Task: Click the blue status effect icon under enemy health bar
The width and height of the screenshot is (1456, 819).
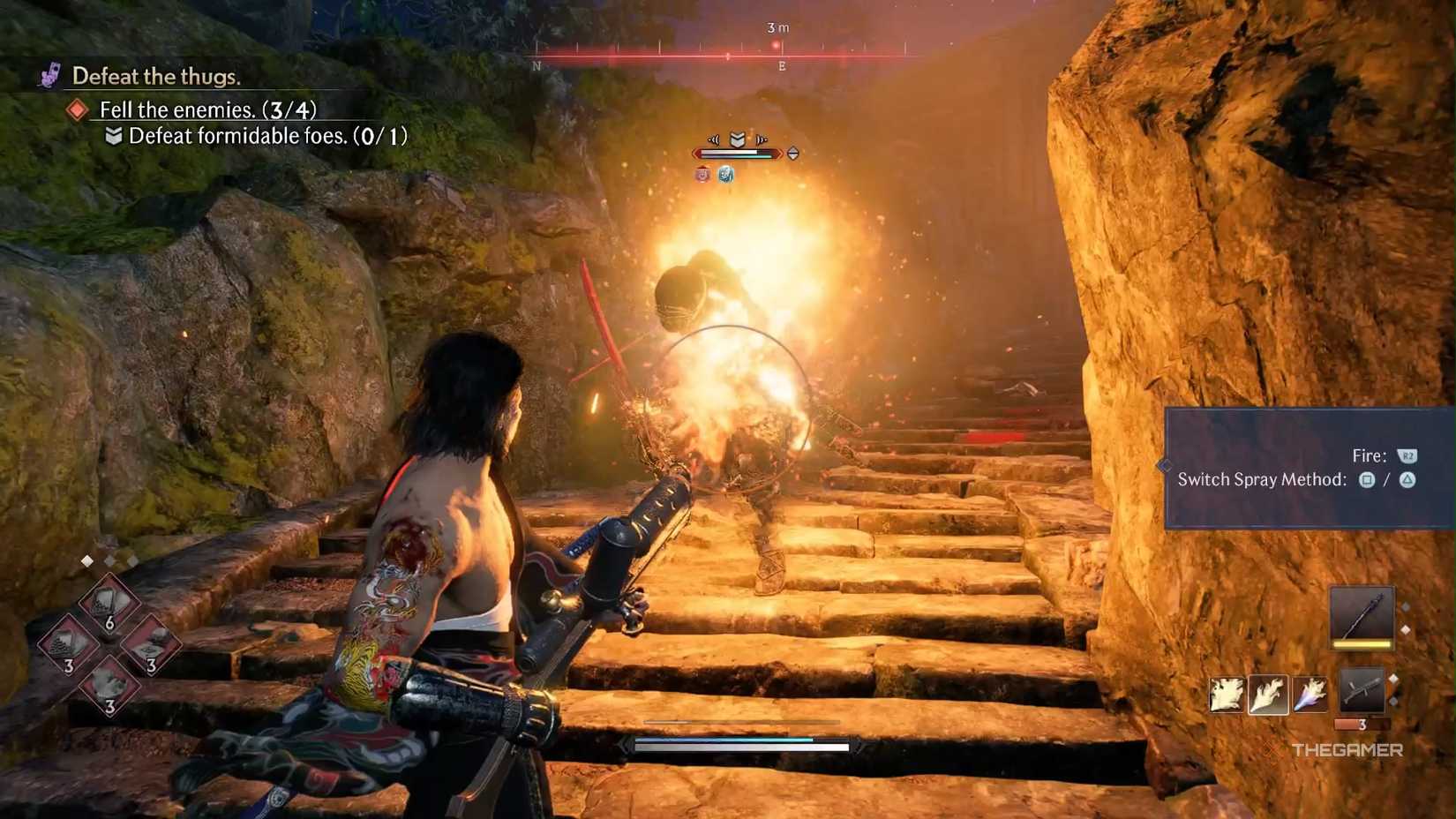Action: point(726,175)
